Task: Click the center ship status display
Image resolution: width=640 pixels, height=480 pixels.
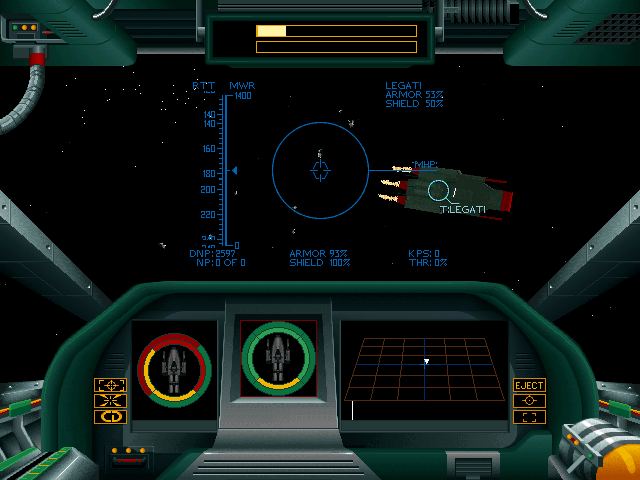Action: [x=278, y=358]
